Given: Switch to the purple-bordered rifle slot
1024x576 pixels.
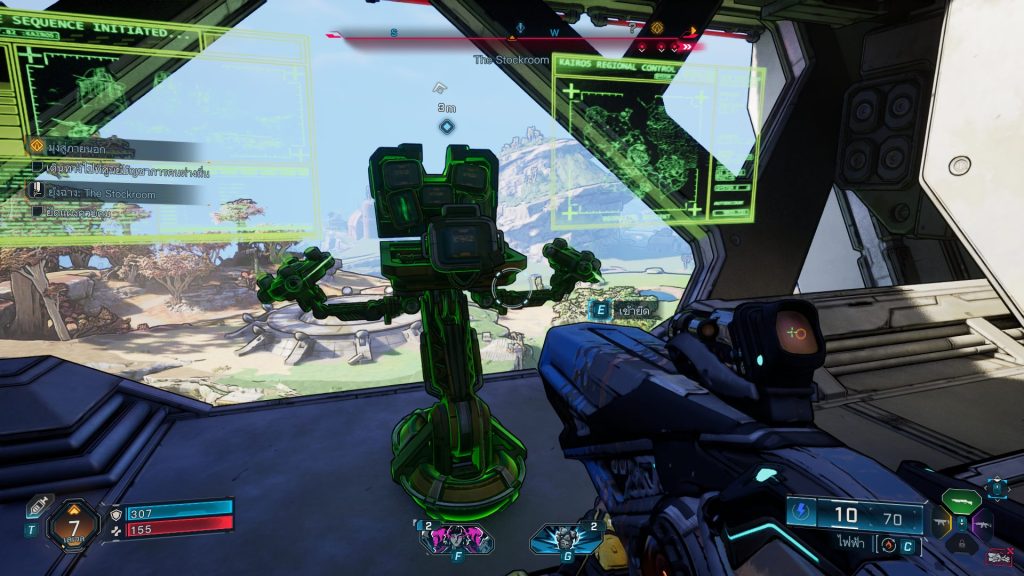Looking at the screenshot, I should click(x=980, y=522).
